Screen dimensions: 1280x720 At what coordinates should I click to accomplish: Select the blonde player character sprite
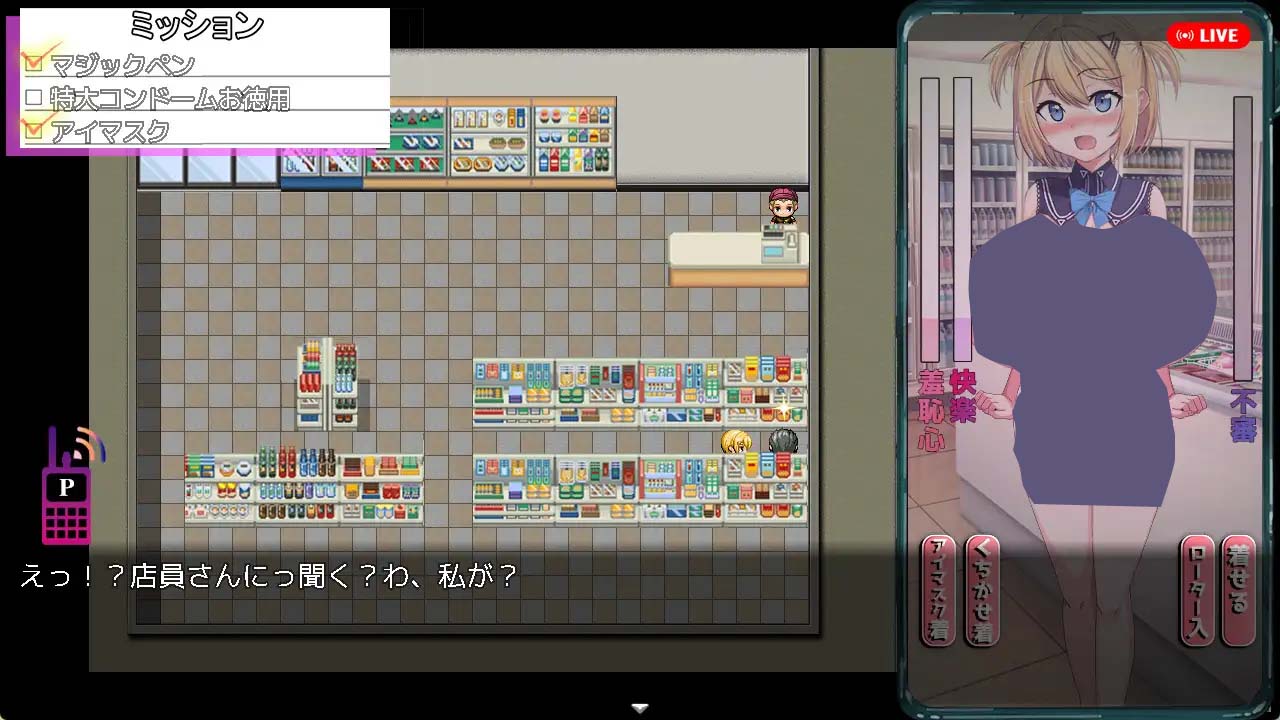pos(737,441)
